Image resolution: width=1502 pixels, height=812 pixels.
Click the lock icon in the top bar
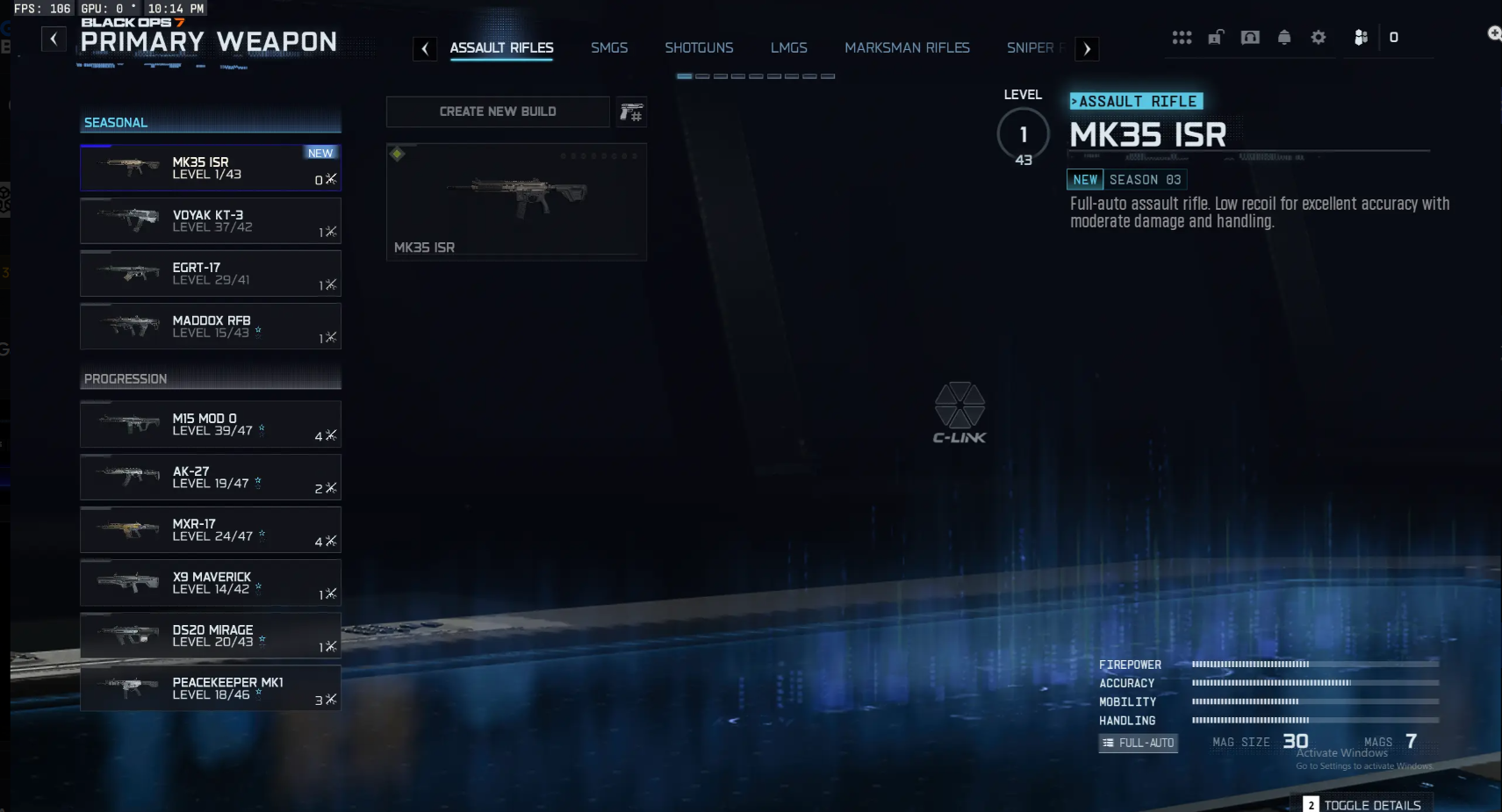point(1216,38)
